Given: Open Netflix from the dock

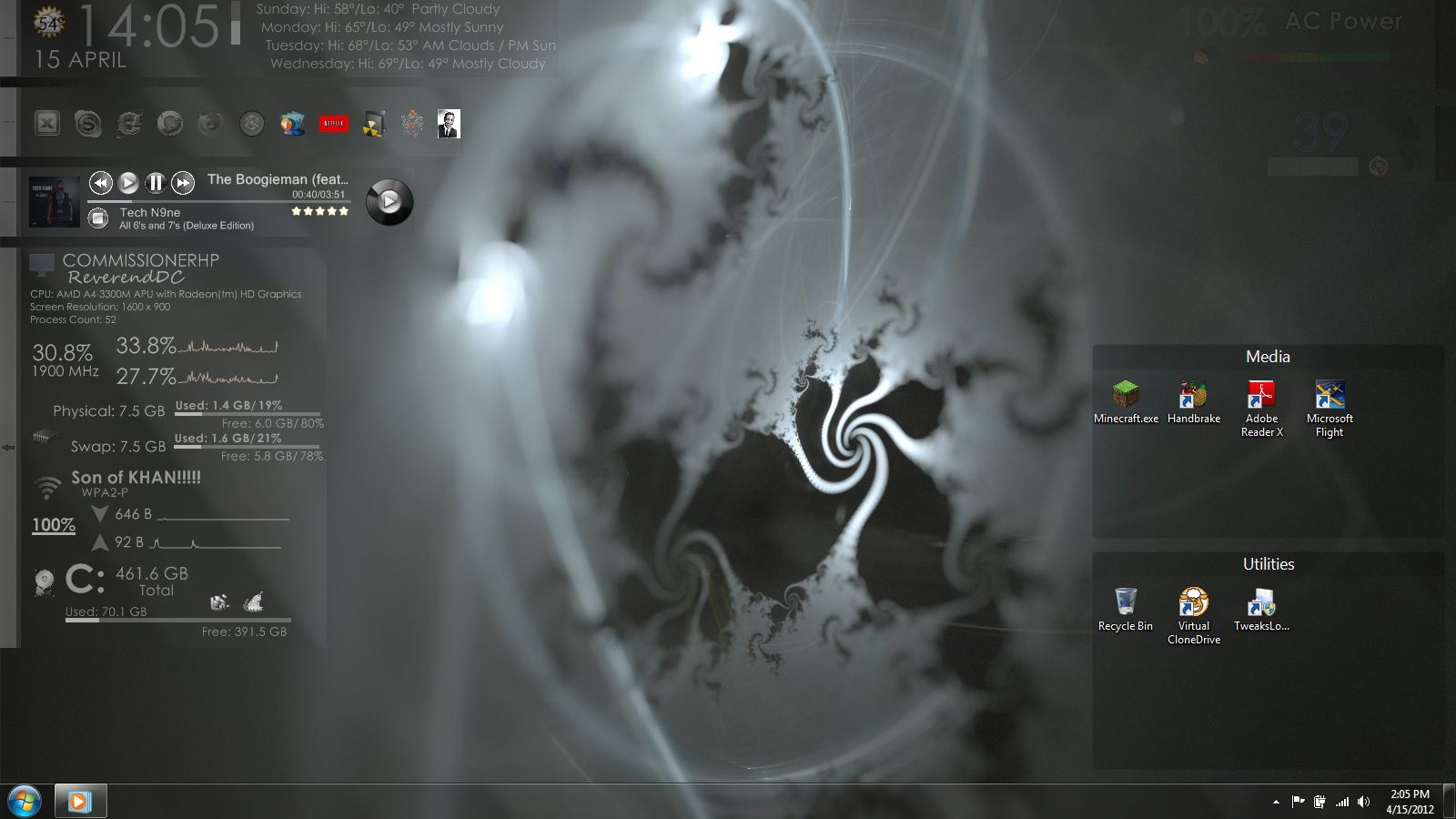Looking at the screenshot, I should 333,124.
